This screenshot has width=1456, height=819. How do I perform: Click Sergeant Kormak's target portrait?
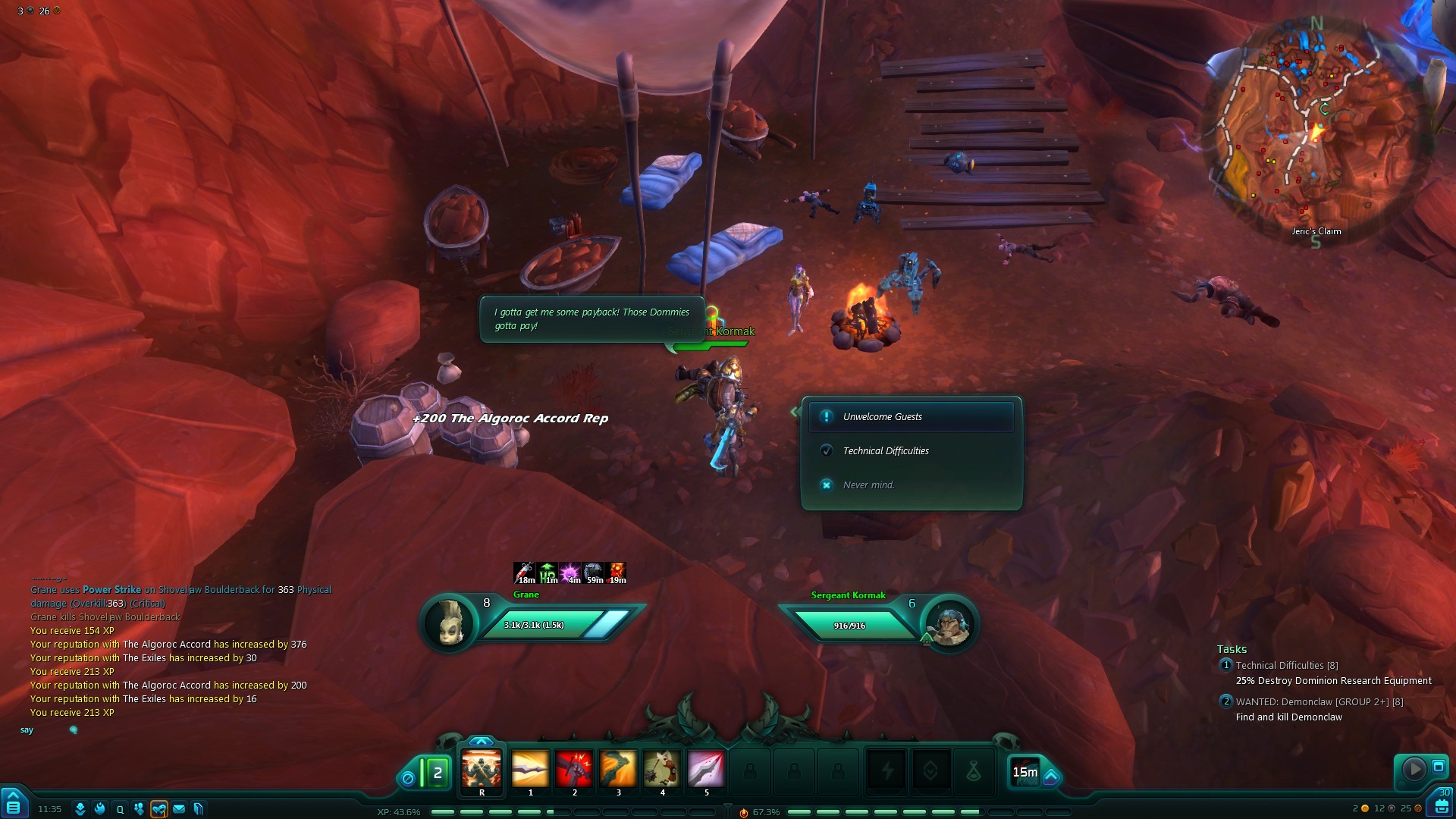coord(949,625)
